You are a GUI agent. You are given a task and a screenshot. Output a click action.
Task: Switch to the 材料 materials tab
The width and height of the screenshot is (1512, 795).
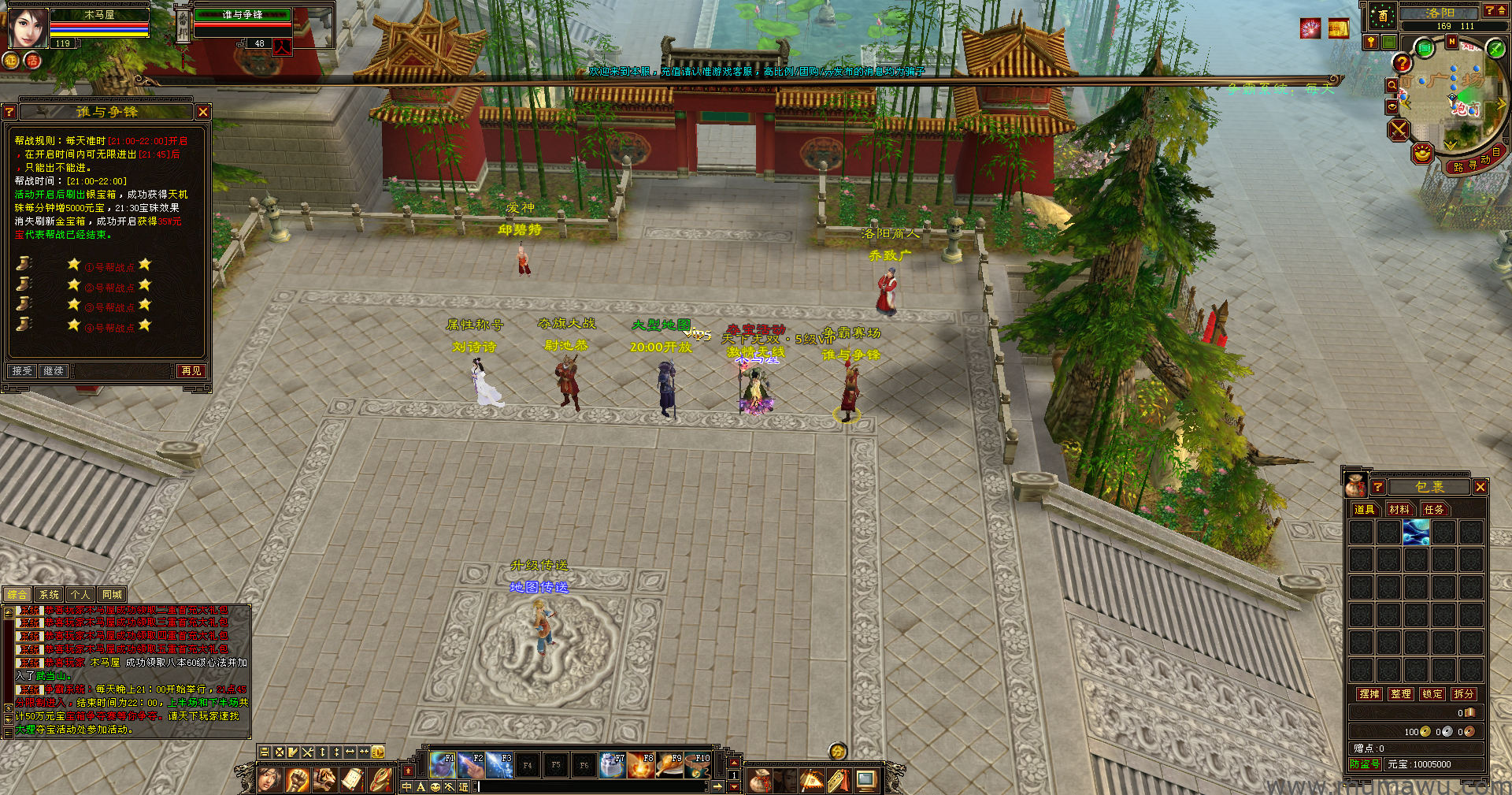click(1399, 510)
